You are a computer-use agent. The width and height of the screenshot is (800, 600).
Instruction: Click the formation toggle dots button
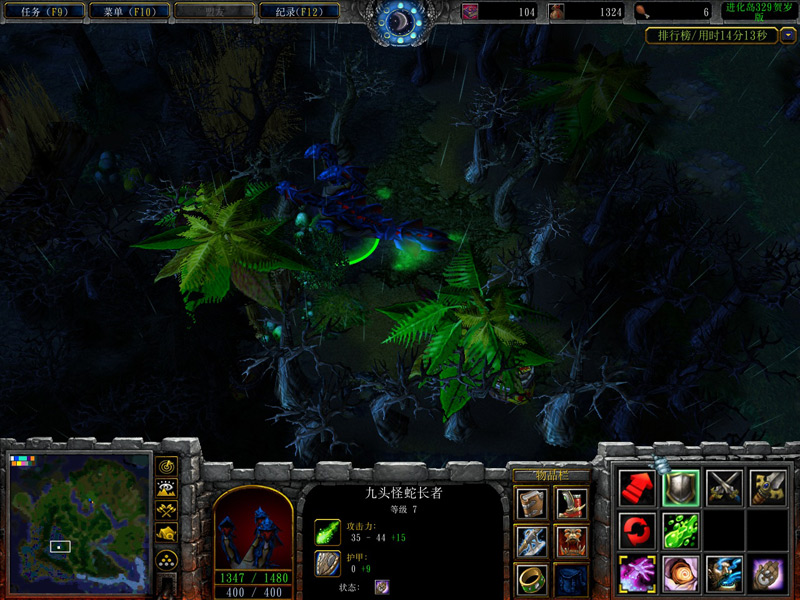(167, 559)
